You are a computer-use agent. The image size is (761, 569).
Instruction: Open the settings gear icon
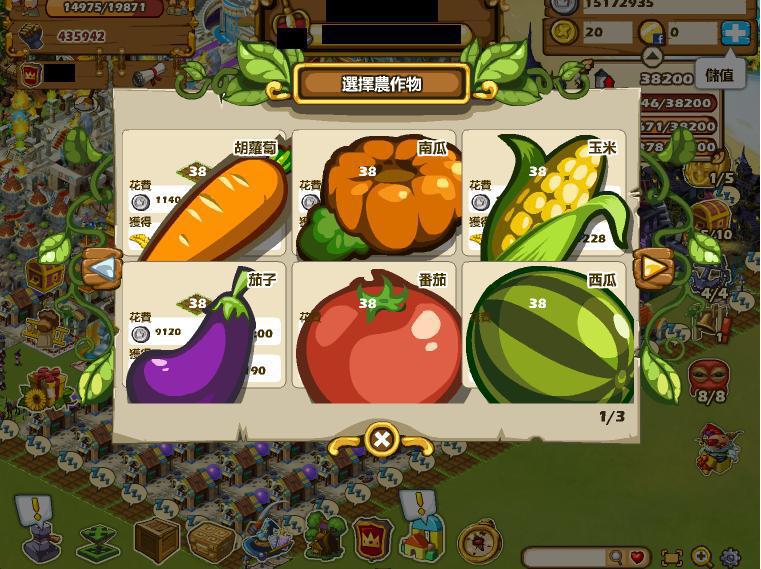(732, 557)
